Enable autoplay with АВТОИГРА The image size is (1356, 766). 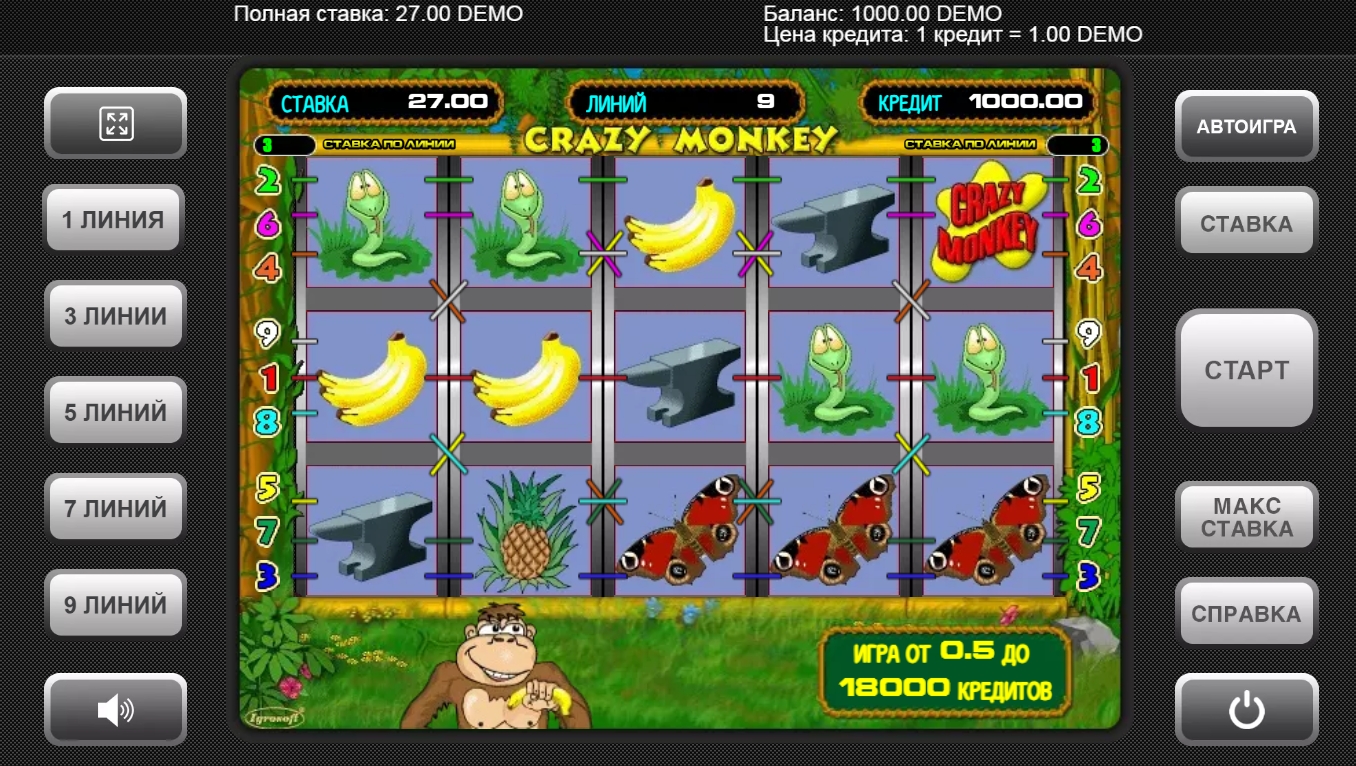1246,126
